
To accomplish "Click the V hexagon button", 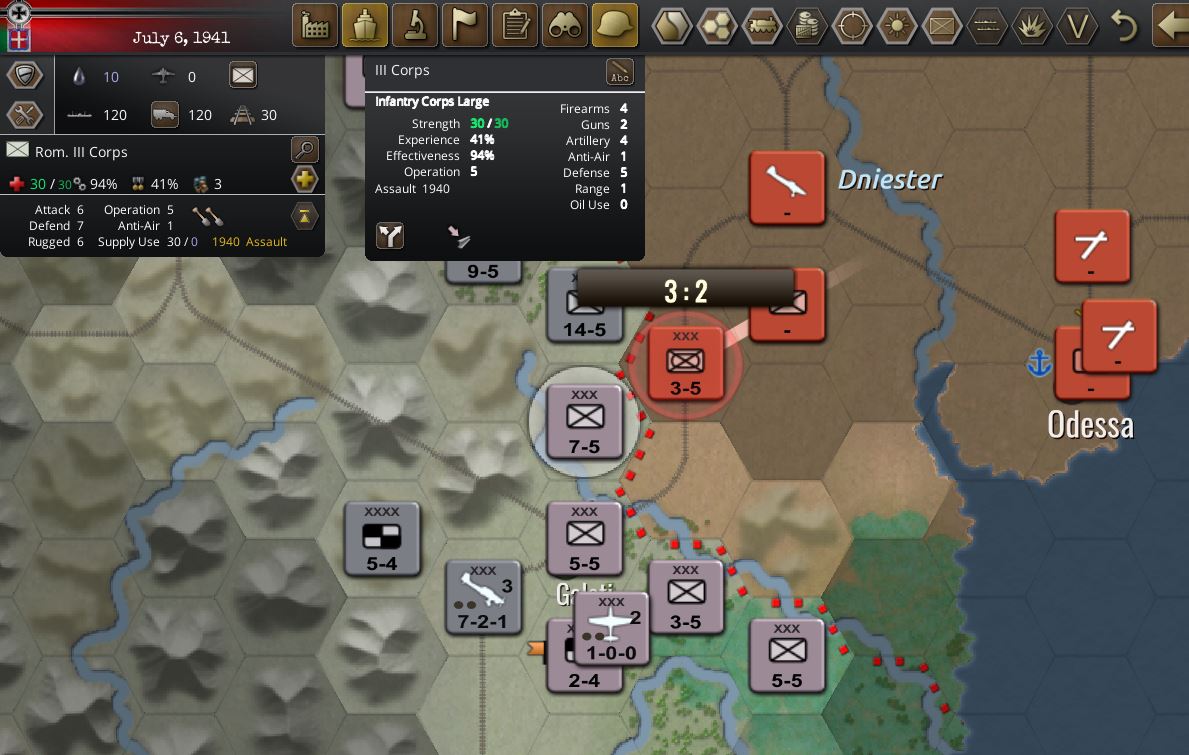I will (1076, 26).
